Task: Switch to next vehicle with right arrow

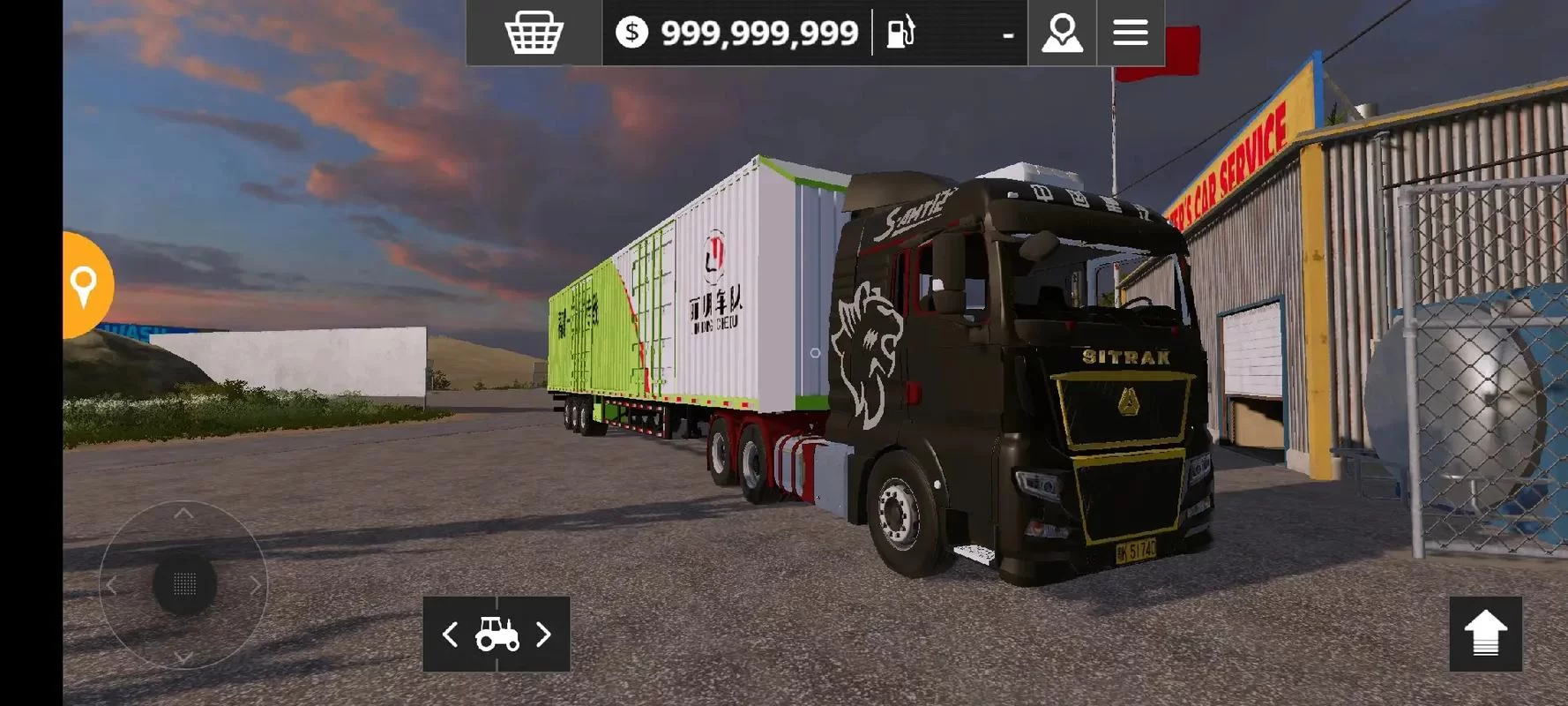Action: (544, 635)
